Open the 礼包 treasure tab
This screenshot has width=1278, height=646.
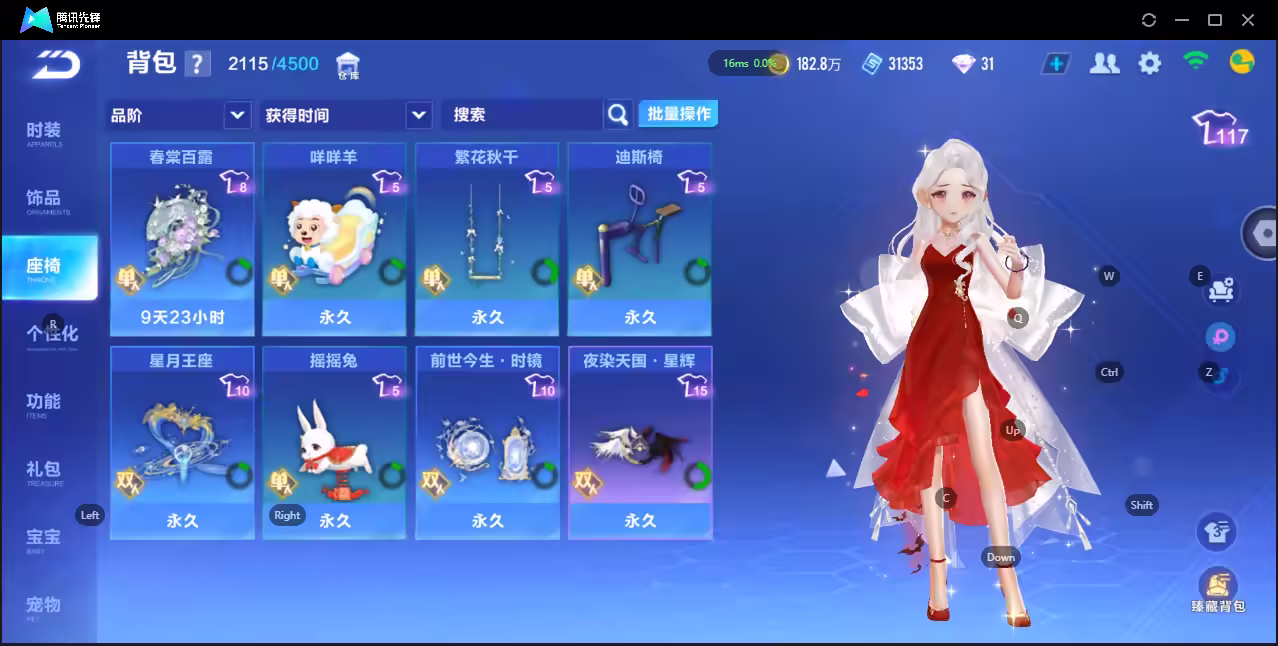[44, 470]
